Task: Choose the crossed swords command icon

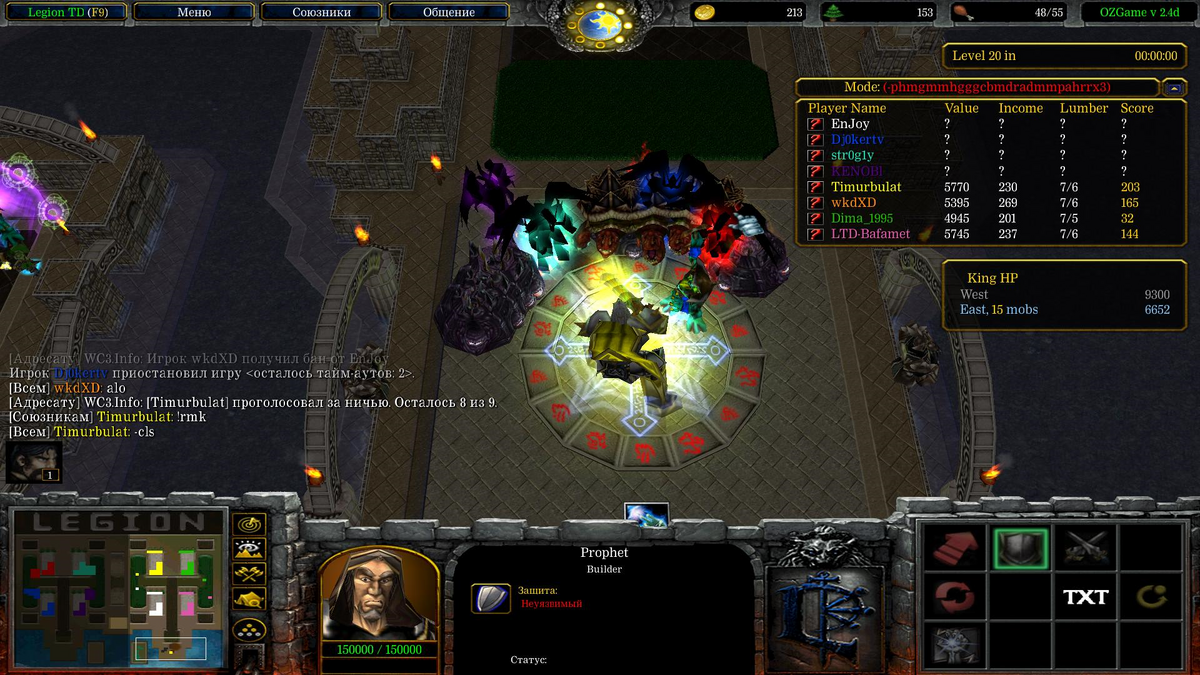Action: [1085, 548]
